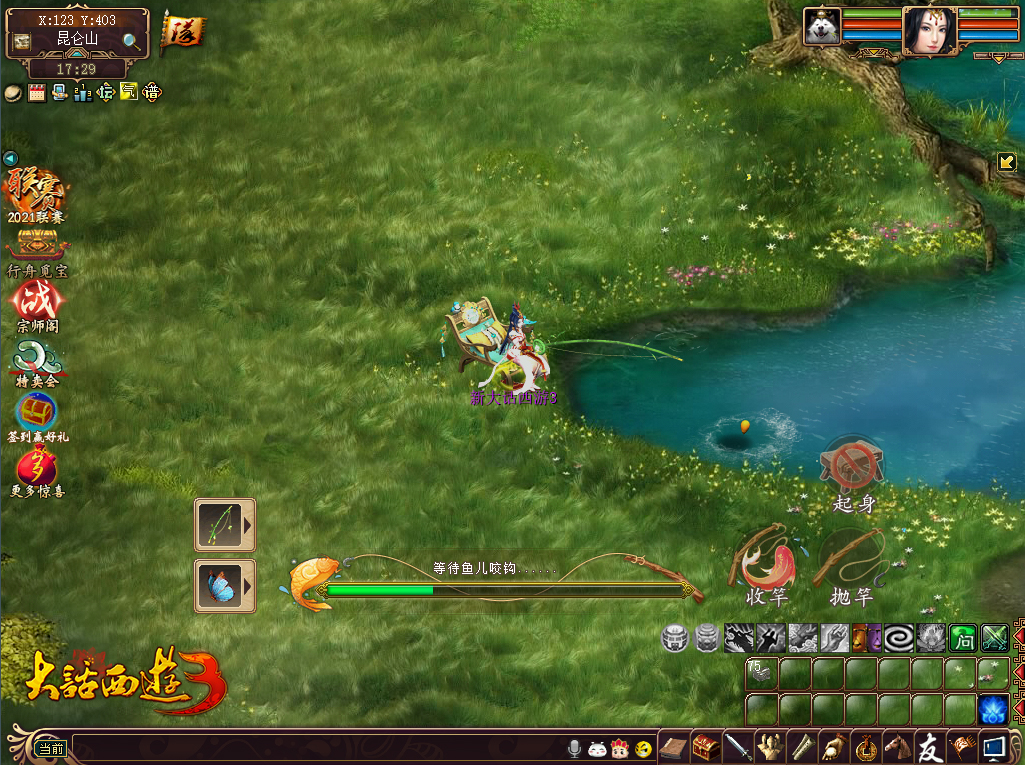Select the blue lotus flame skill slot
Viewport: 1025px width, 768px height.
(993, 709)
